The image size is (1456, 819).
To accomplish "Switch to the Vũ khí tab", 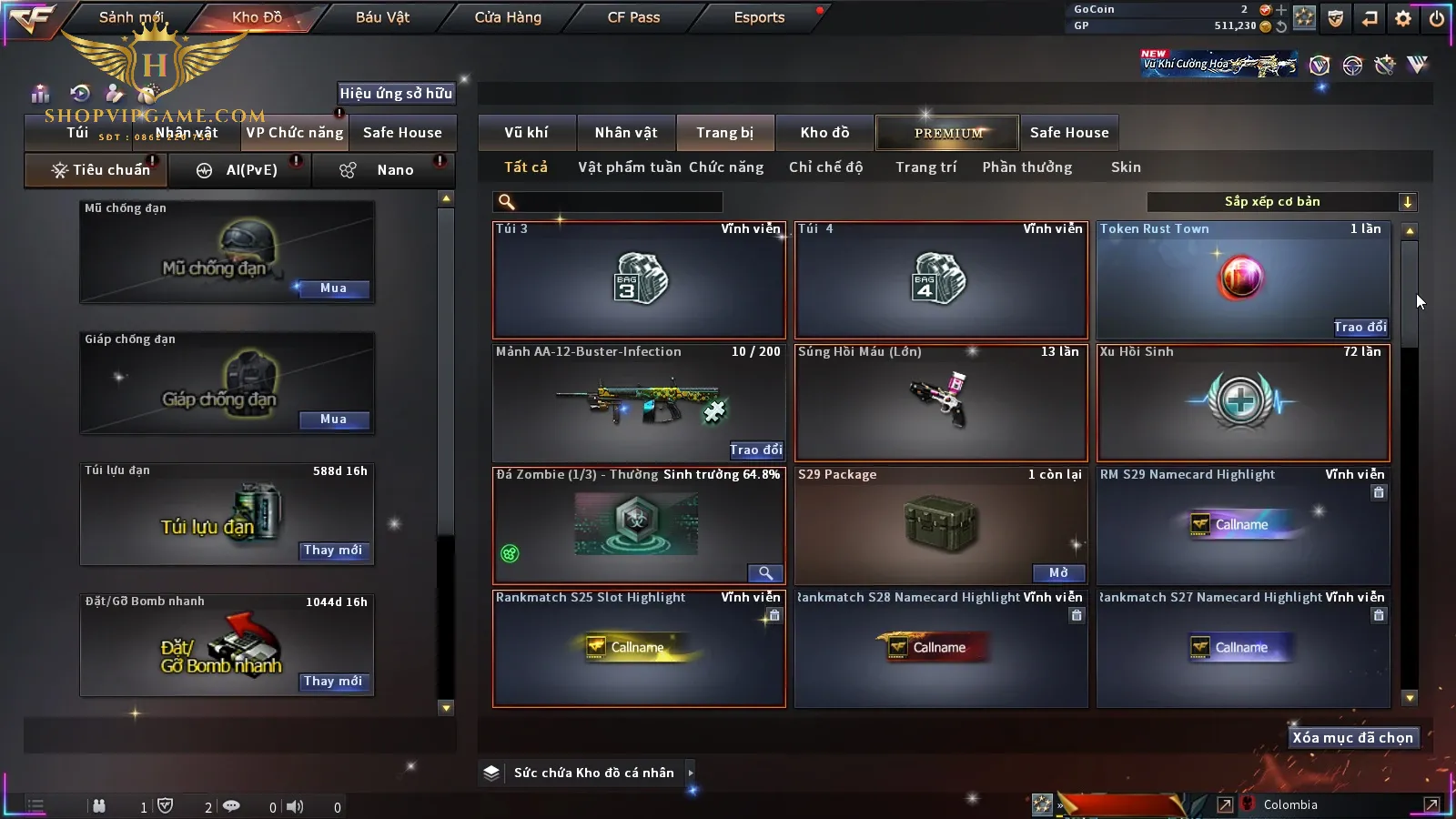I will point(526,133).
